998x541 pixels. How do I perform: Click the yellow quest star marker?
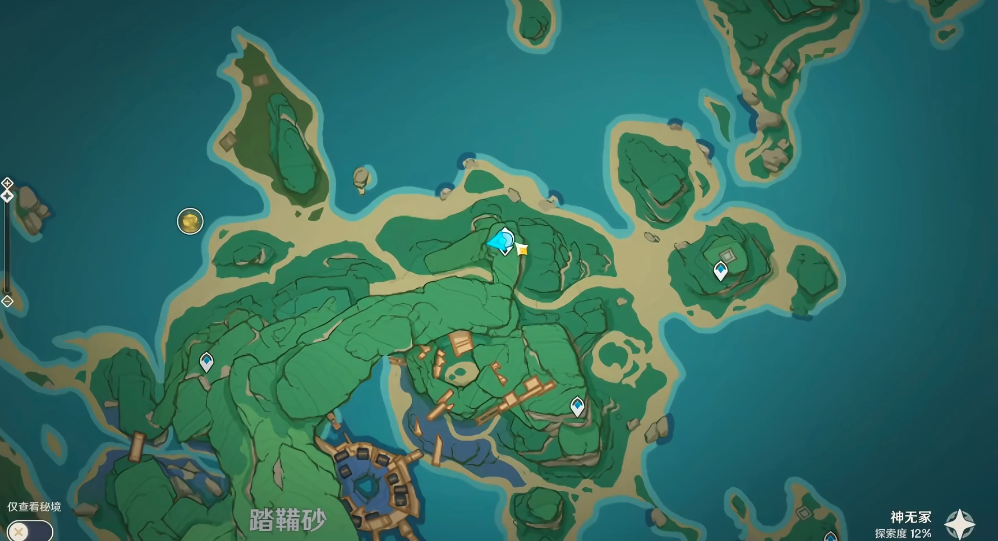pos(522,249)
